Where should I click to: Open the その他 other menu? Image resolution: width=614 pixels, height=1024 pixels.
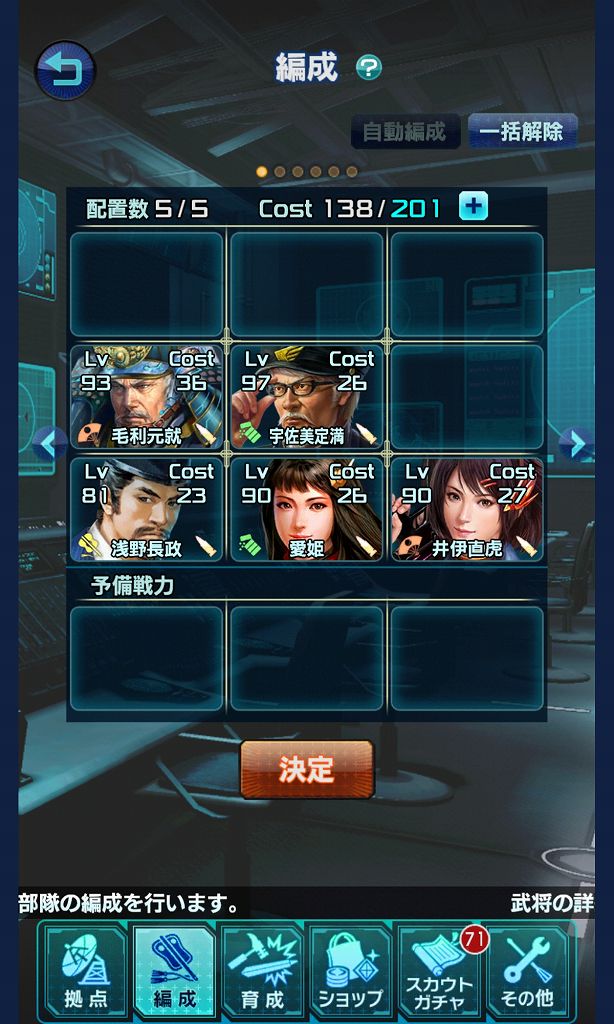[x=526, y=969]
